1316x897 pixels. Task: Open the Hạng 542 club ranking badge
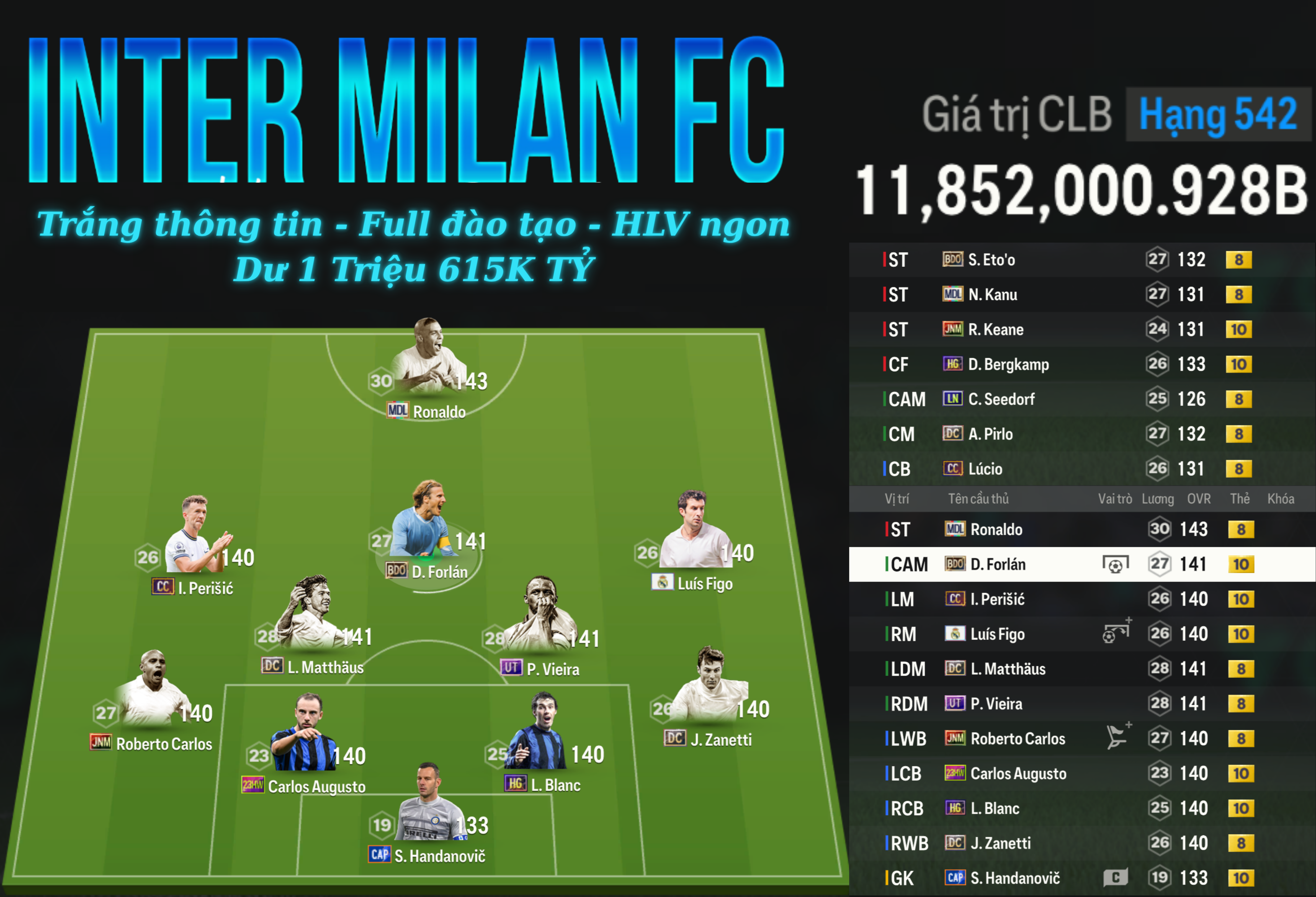tap(1217, 115)
